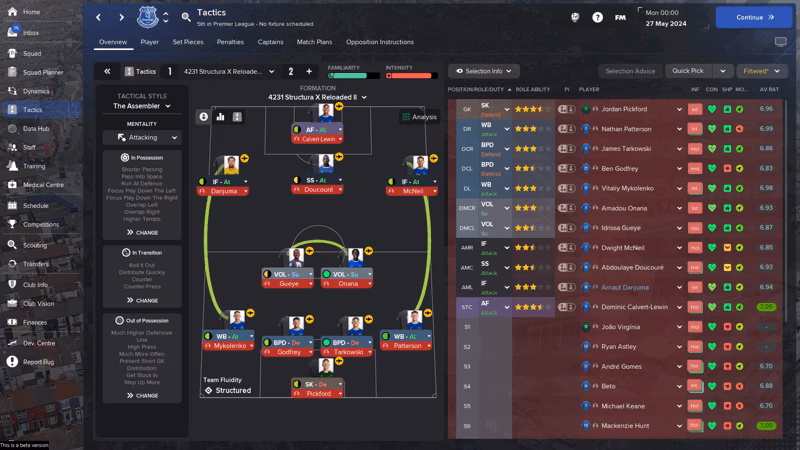
Task: Select Transfers in the sidebar
Action: pyautogui.click(x=36, y=264)
